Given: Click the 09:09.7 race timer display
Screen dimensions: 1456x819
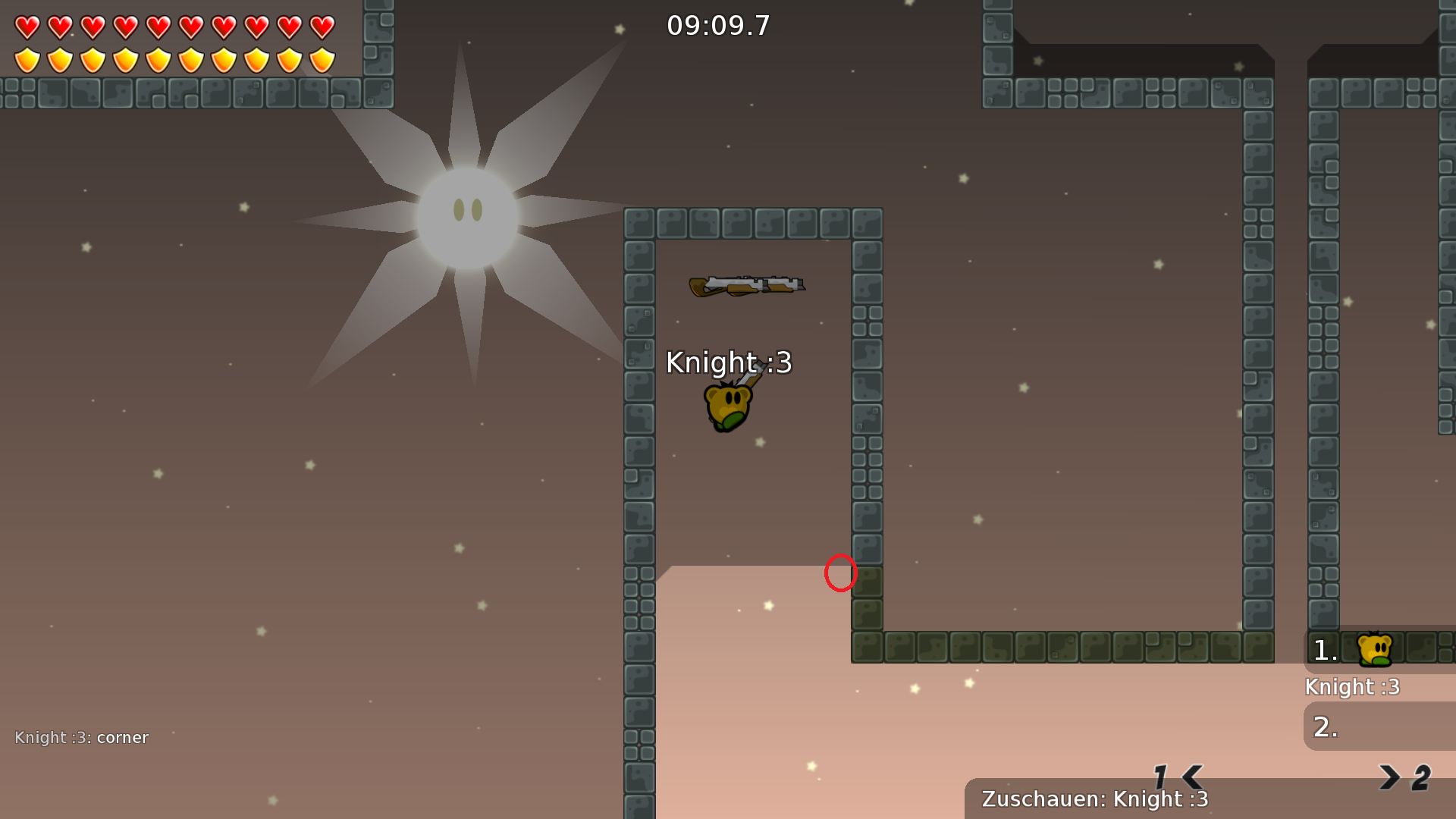Looking at the screenshot, I should click(x=717, y=25).
